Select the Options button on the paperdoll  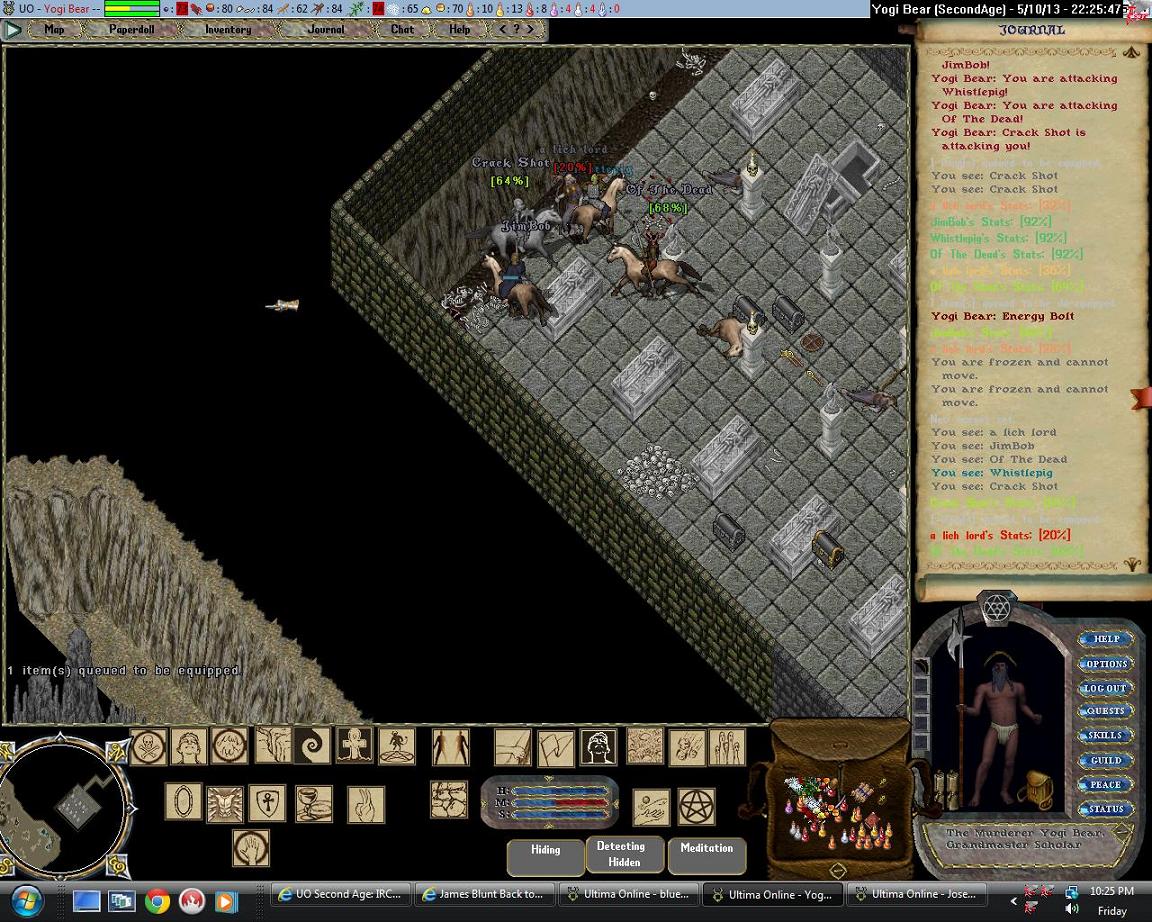[1106, 664]
